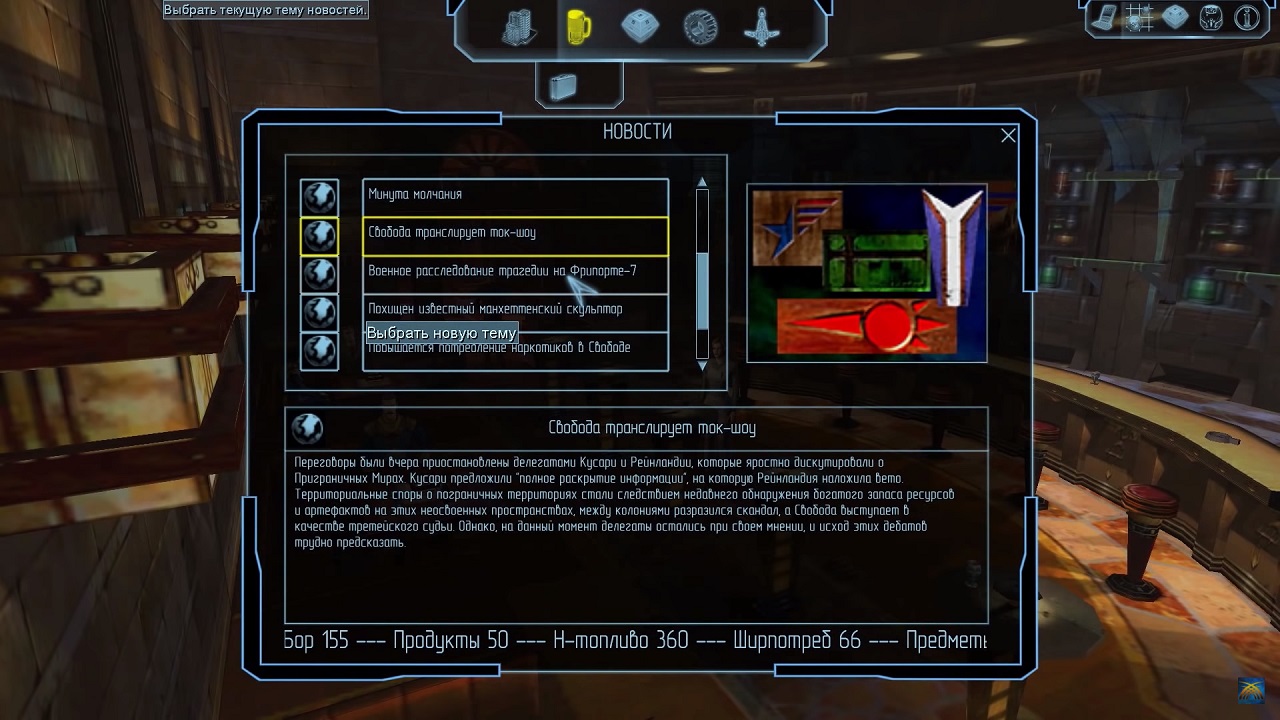The image size is (1280, 720).
Task: Open the inventory crate icon at top right
Action: pyautogui.click(x=1175, y=18)
